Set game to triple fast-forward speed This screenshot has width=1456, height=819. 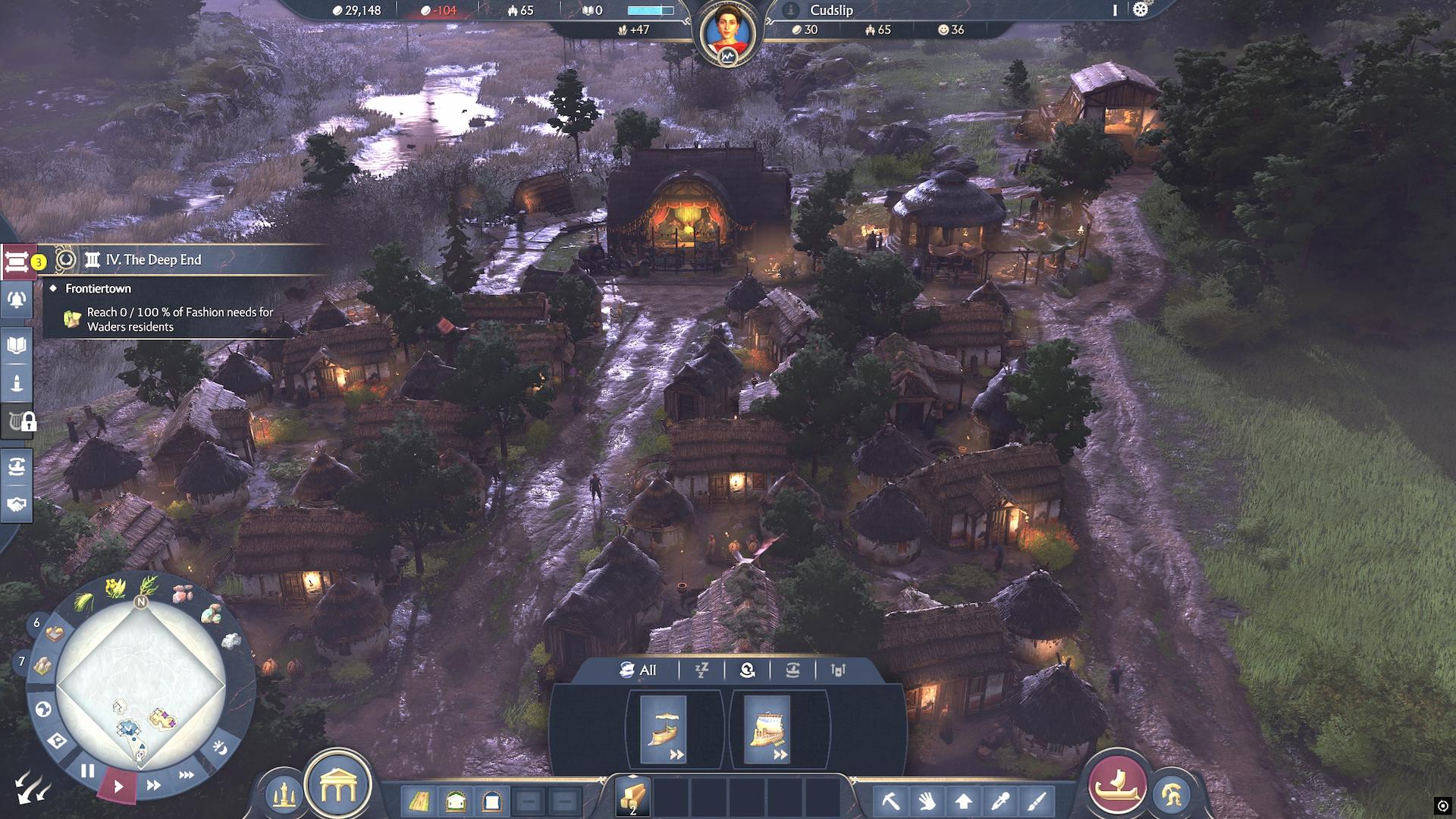(186, 775)
